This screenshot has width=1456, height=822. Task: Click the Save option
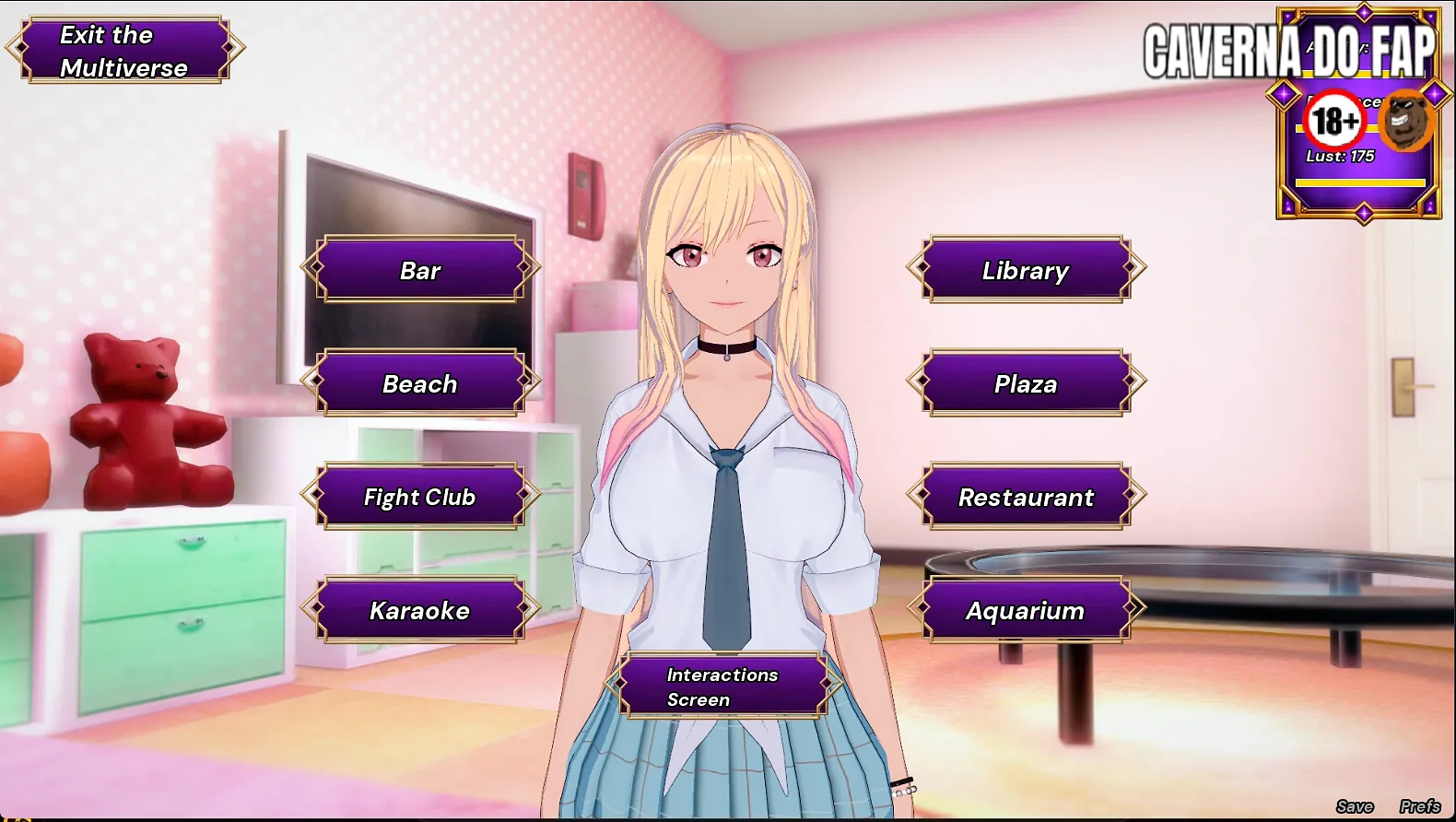pyautogui.click(x=1355, y=806)
